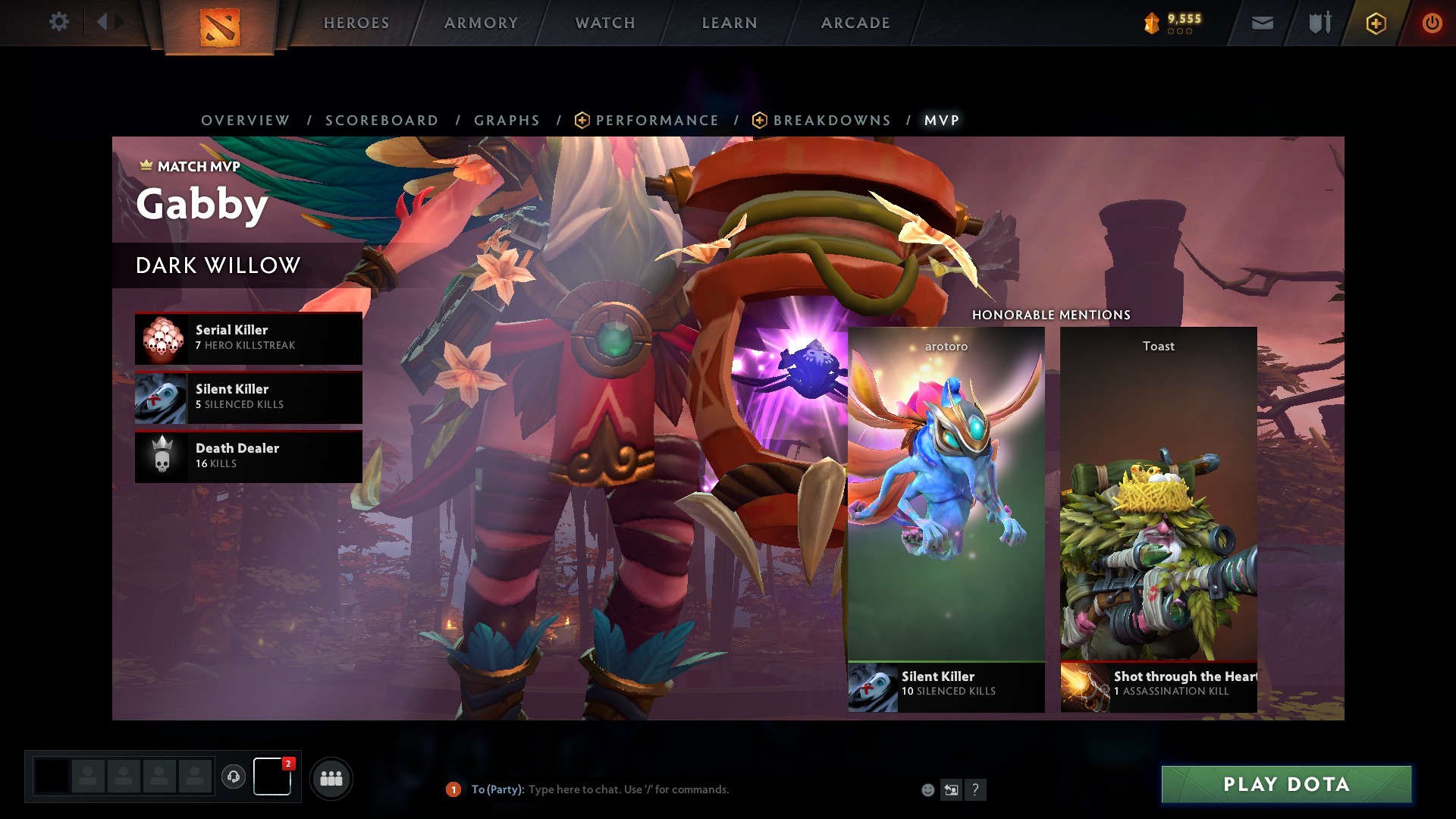The width and height of the screenshot is (1456, 819).
Task: Click the Dota Plus hexagon icon
Action: (x=1375, y=23)
